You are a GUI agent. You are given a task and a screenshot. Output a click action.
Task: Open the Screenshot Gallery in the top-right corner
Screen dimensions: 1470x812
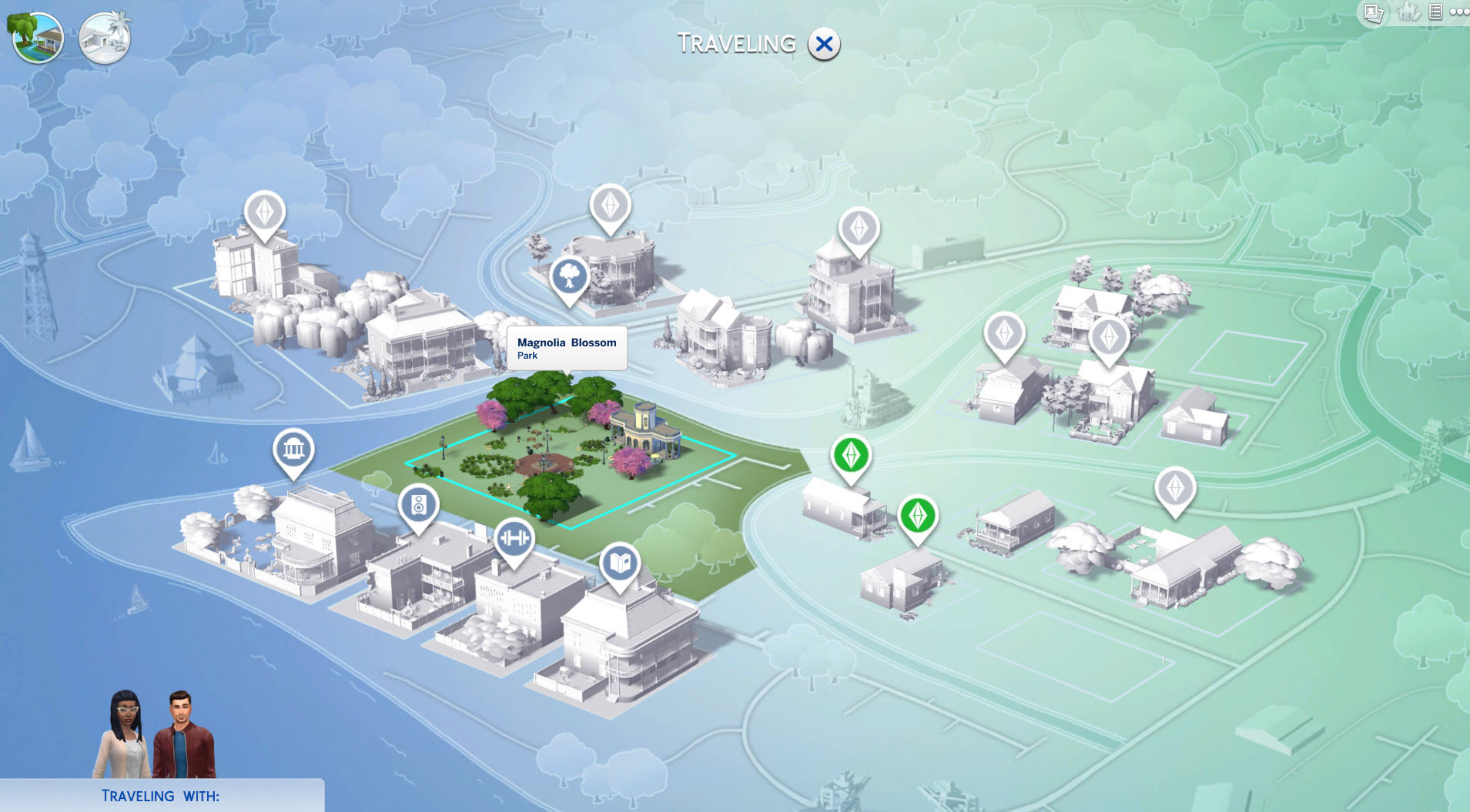[1372, 12]
